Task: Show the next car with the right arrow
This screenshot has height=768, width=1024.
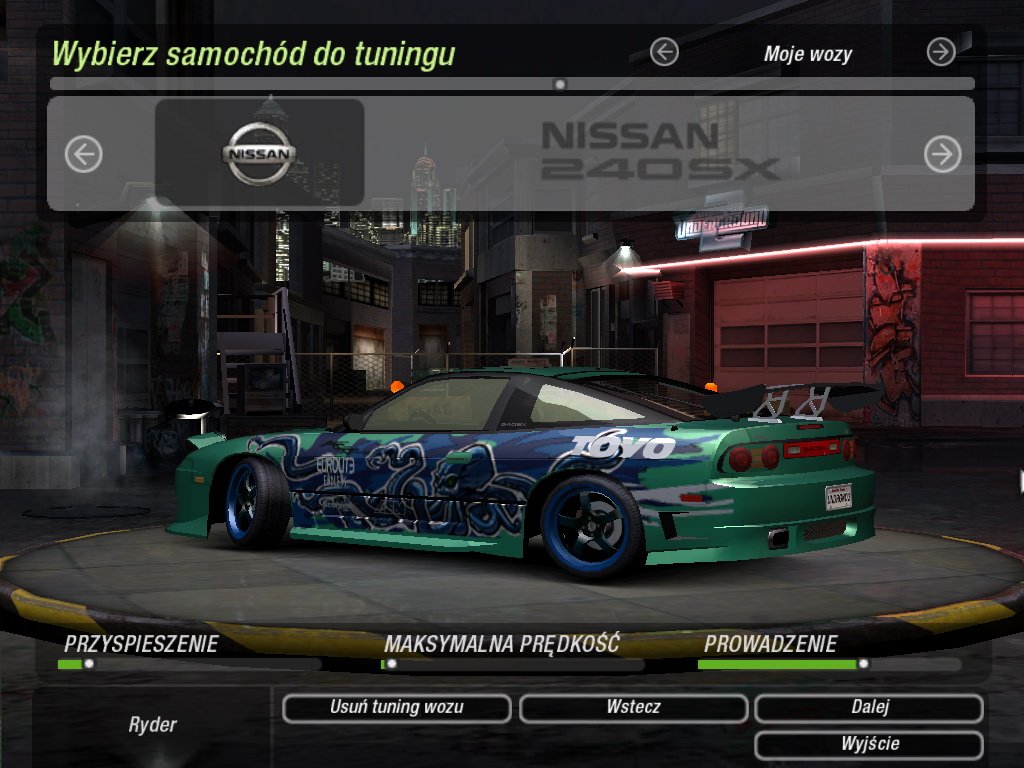Action: click(942, 154)
